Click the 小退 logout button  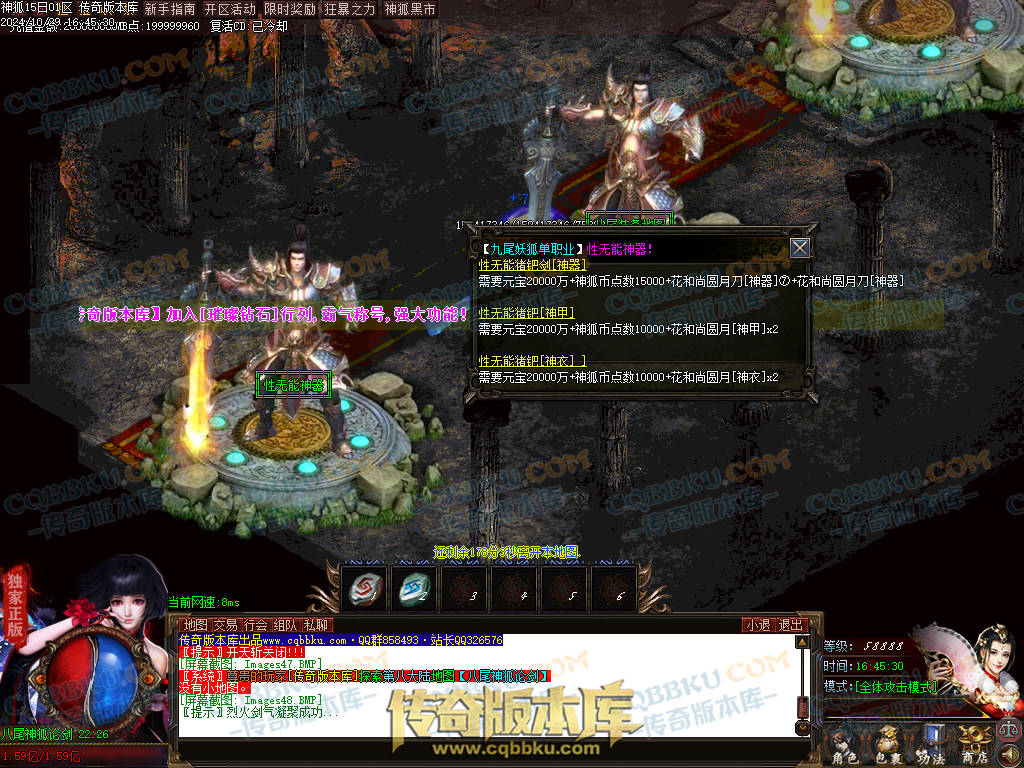pos(757,625)
